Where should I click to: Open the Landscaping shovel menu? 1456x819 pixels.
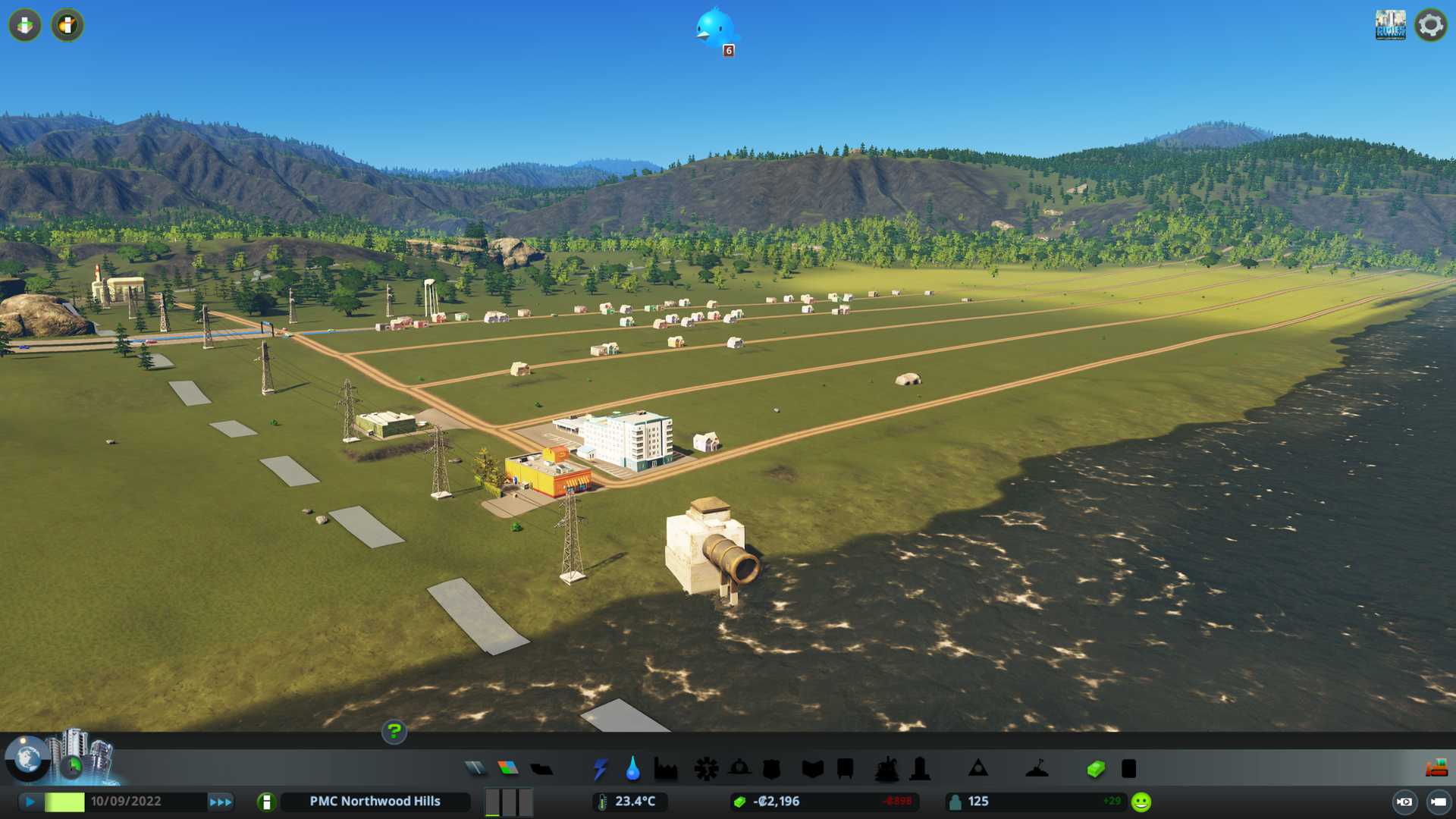[1037, 769]
